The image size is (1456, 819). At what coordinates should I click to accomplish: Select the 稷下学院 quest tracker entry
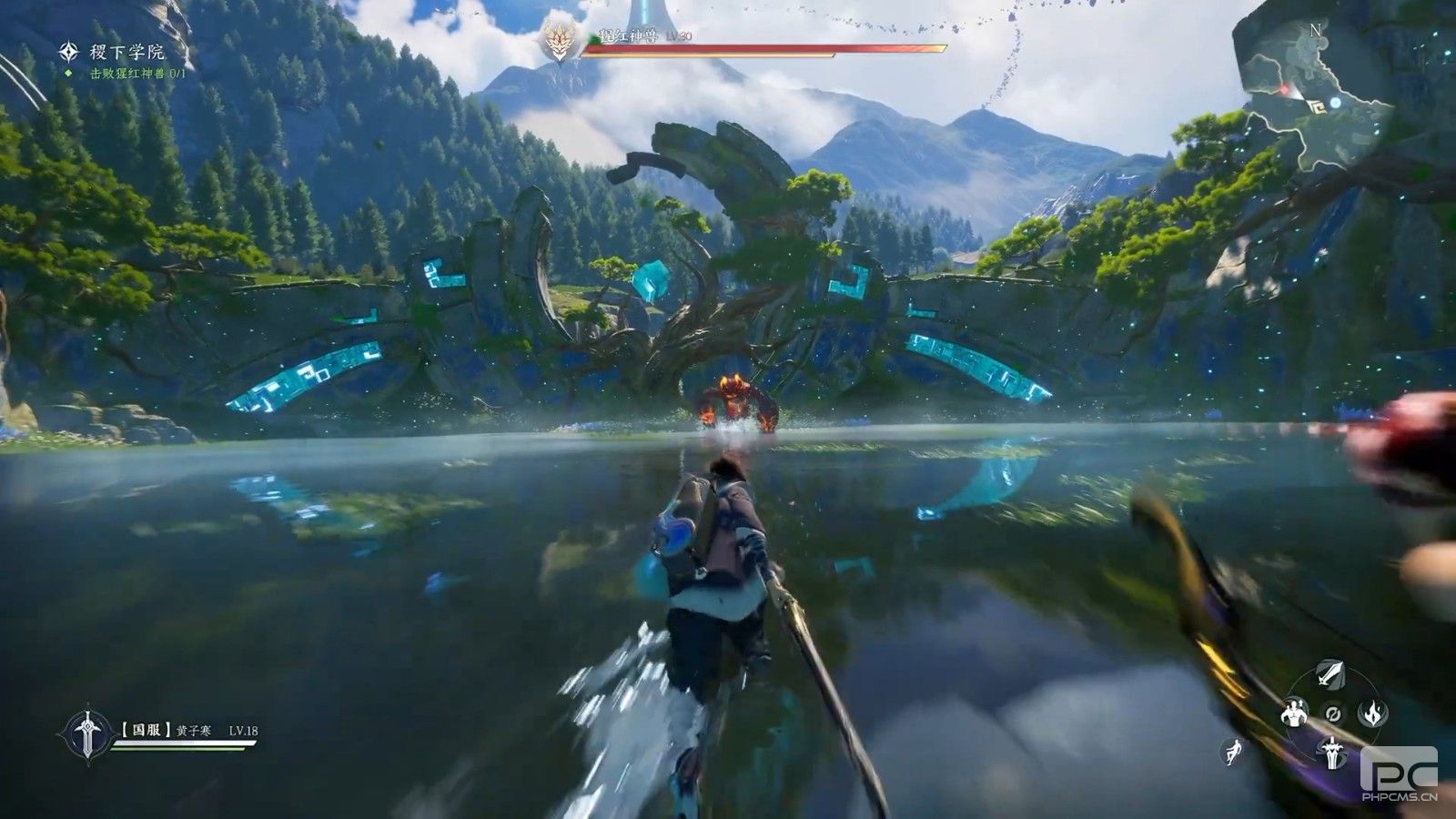127,53
